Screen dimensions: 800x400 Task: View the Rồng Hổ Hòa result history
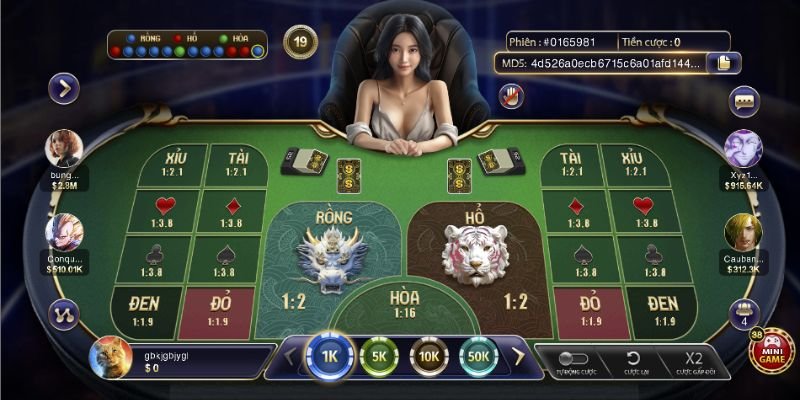point(188,44)
